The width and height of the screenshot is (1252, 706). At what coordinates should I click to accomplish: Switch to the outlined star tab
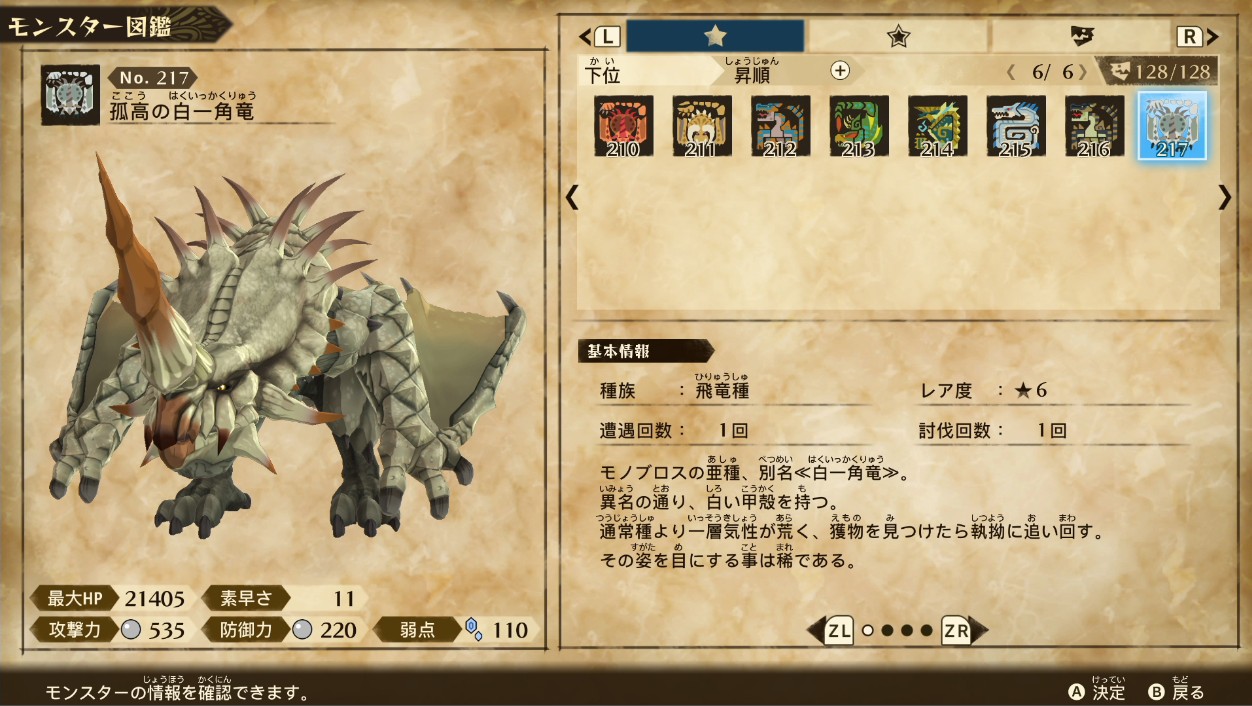[898, 37]
